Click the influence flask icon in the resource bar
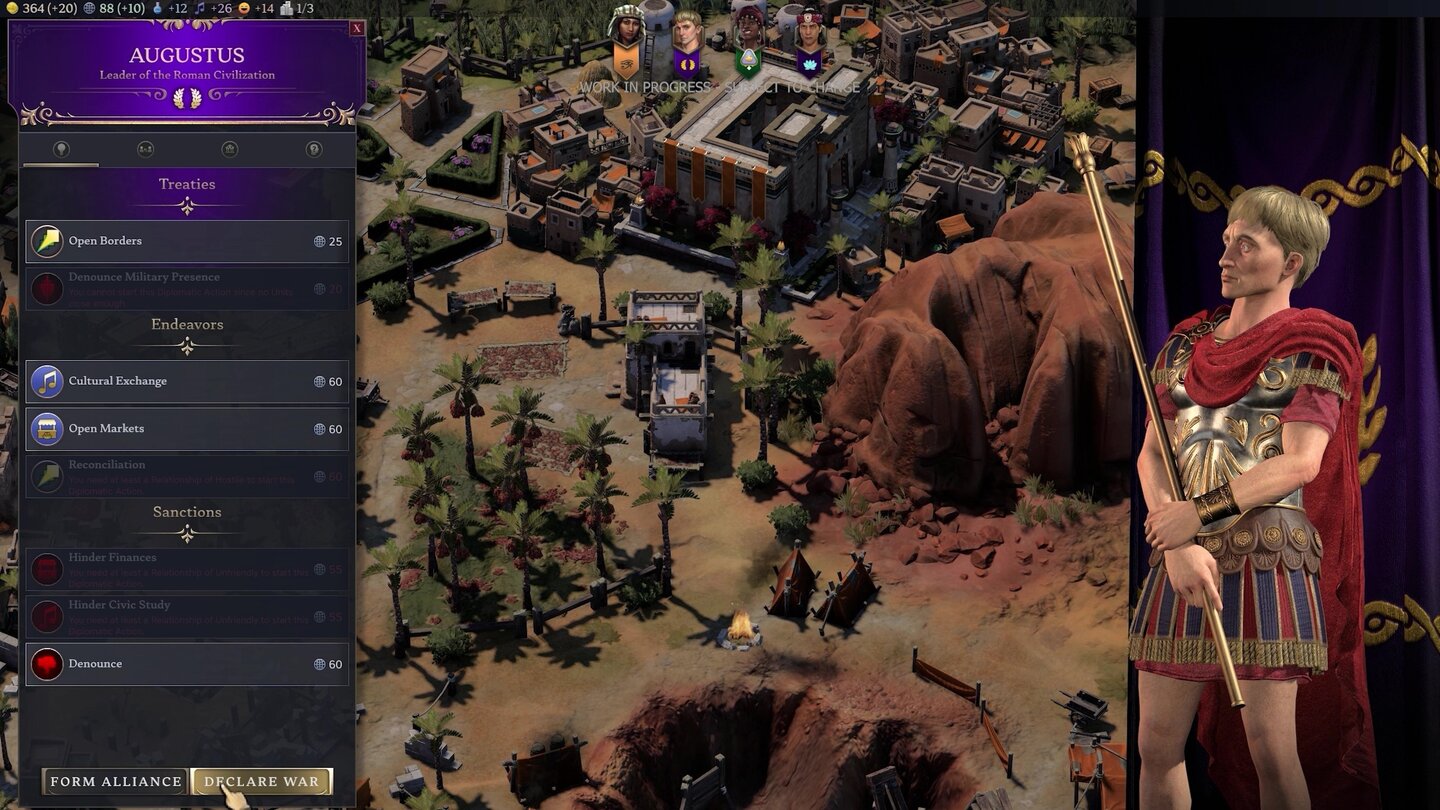This screenshot has height=810, width=1440. 159,11
